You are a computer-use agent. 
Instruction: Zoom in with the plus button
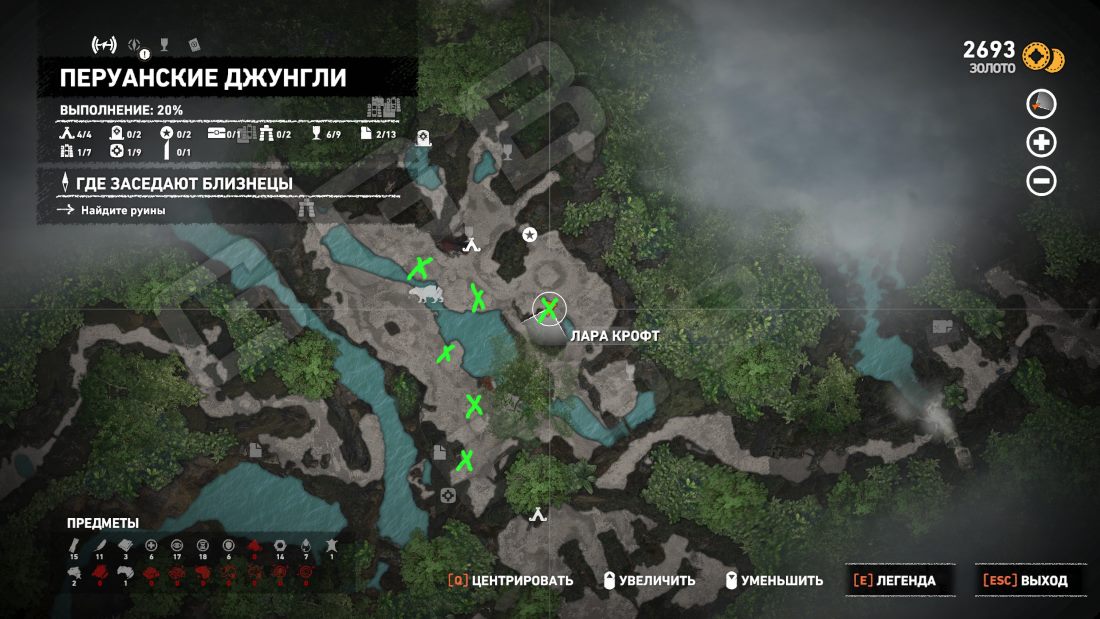pos(1041,143)
